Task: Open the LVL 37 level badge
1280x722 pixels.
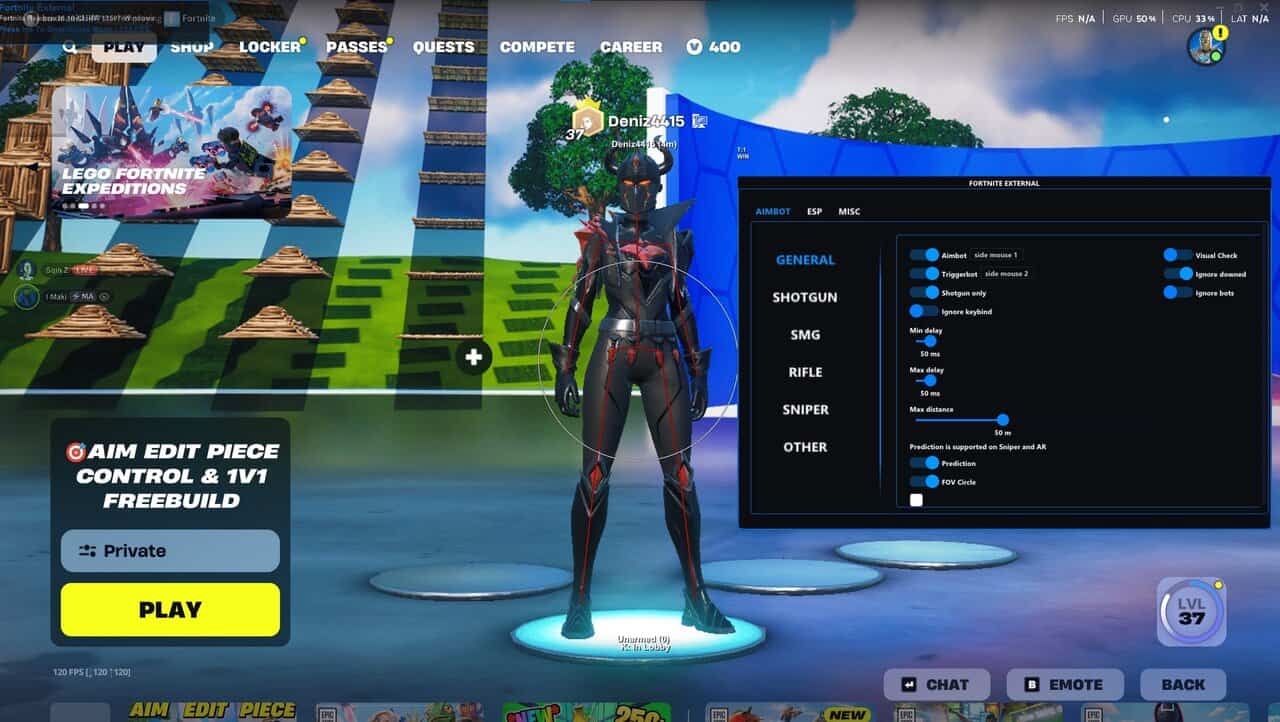Action: click(1191, 611)
